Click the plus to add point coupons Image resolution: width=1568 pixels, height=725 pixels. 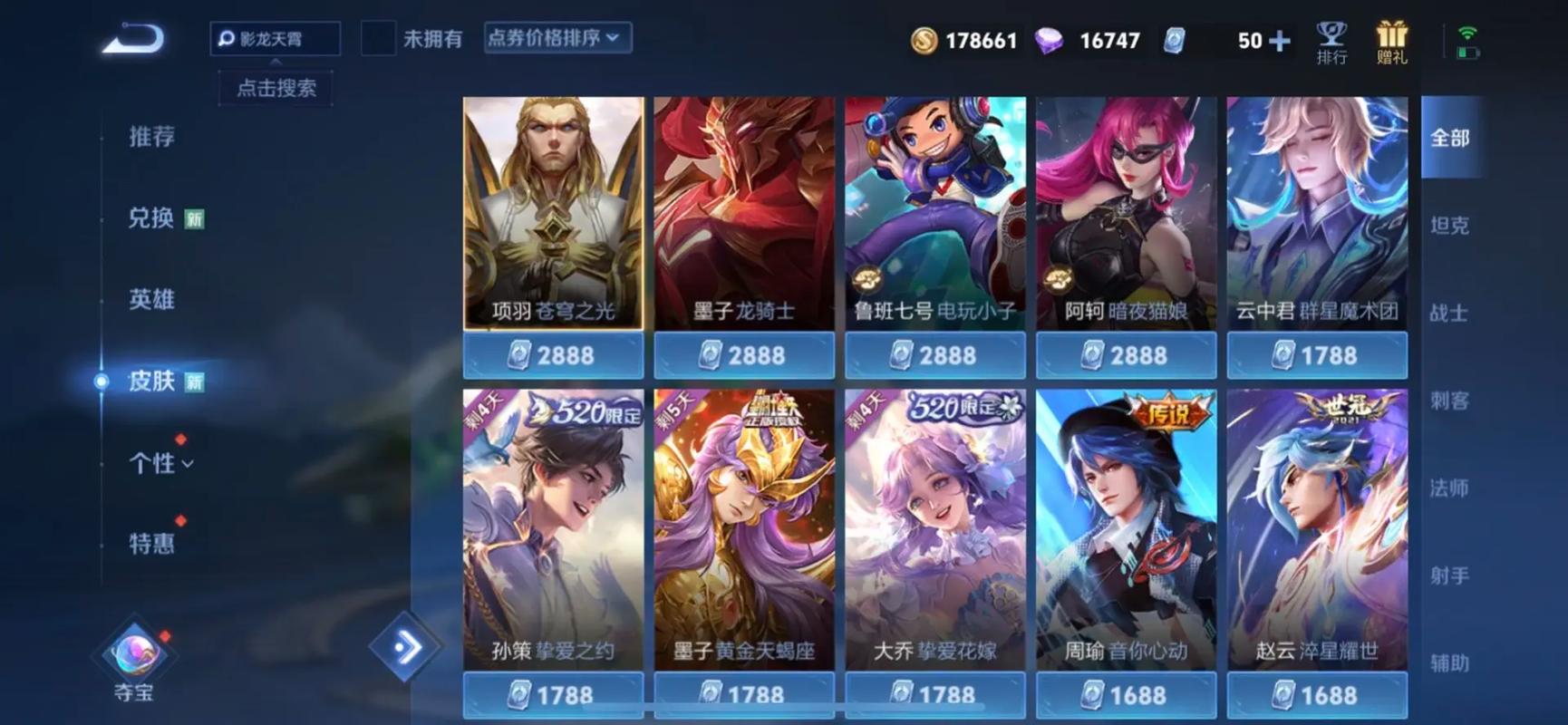coord(1280,40)
